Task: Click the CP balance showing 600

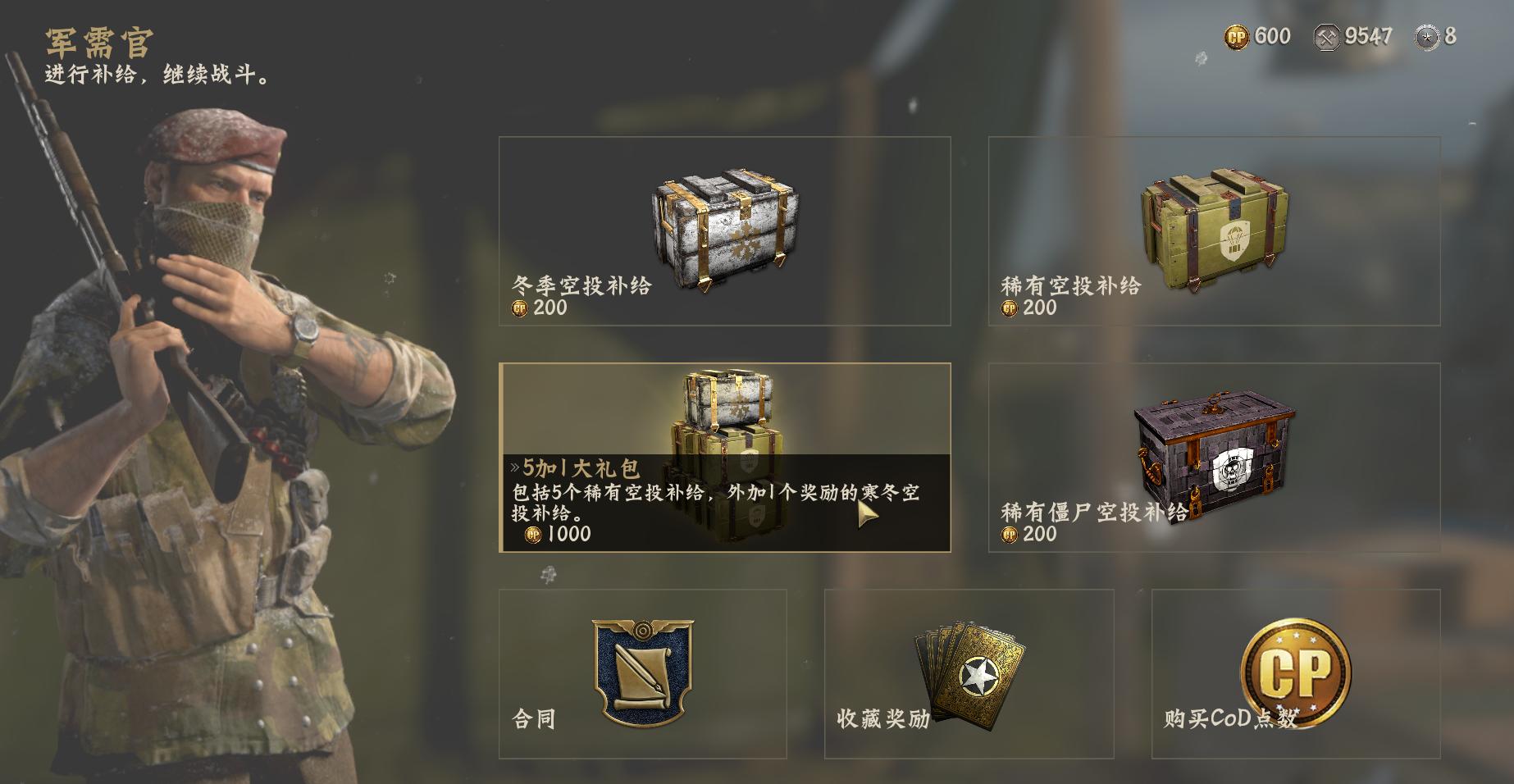Action: pyautogui.click(x=1255, y=34)
